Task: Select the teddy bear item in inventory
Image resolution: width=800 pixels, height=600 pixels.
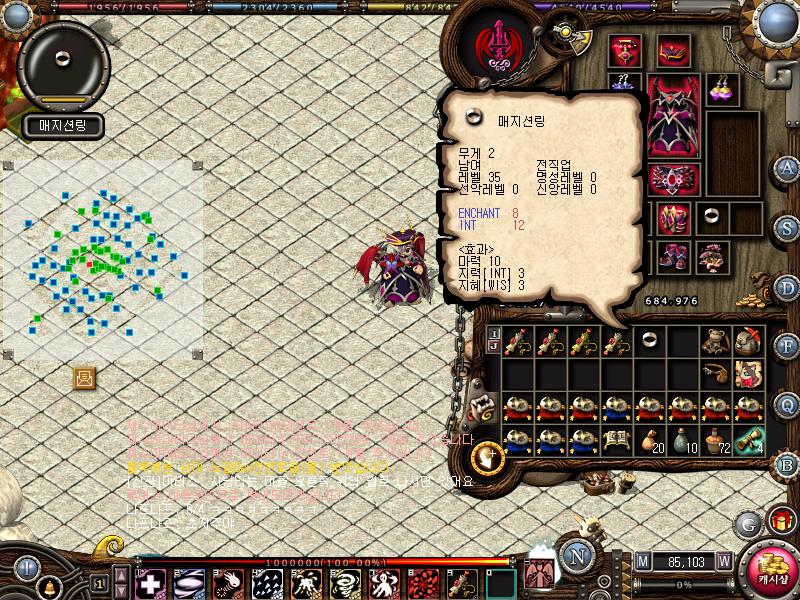Action: [713, 342]
